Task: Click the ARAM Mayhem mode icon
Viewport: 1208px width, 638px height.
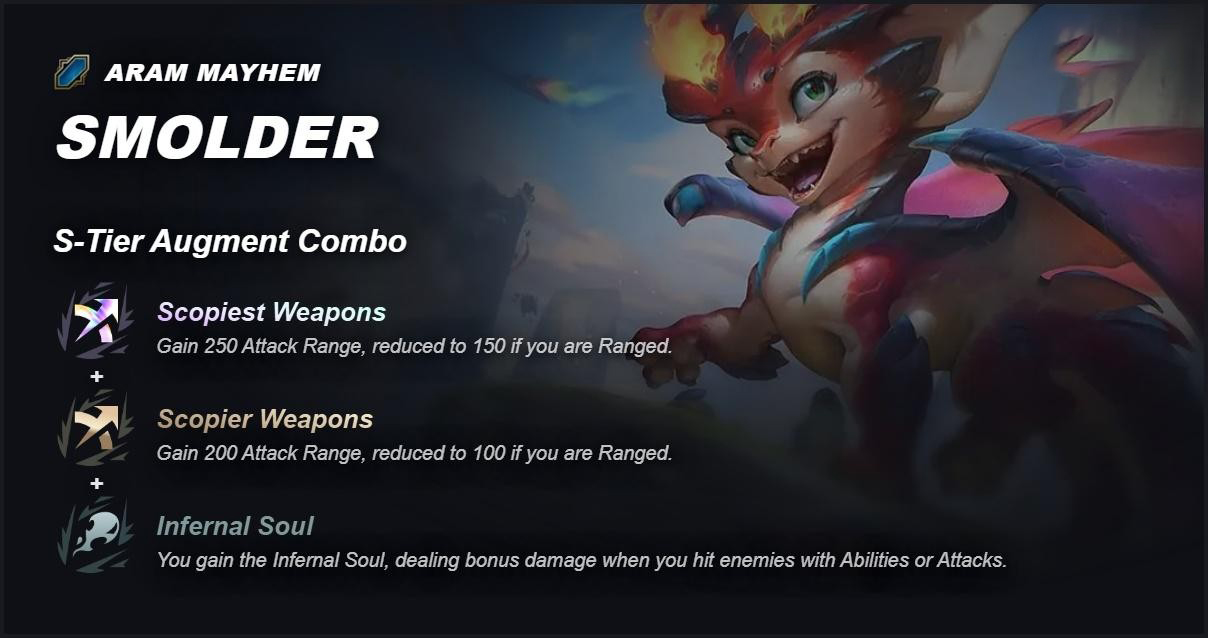Action: tap(72, 72)
